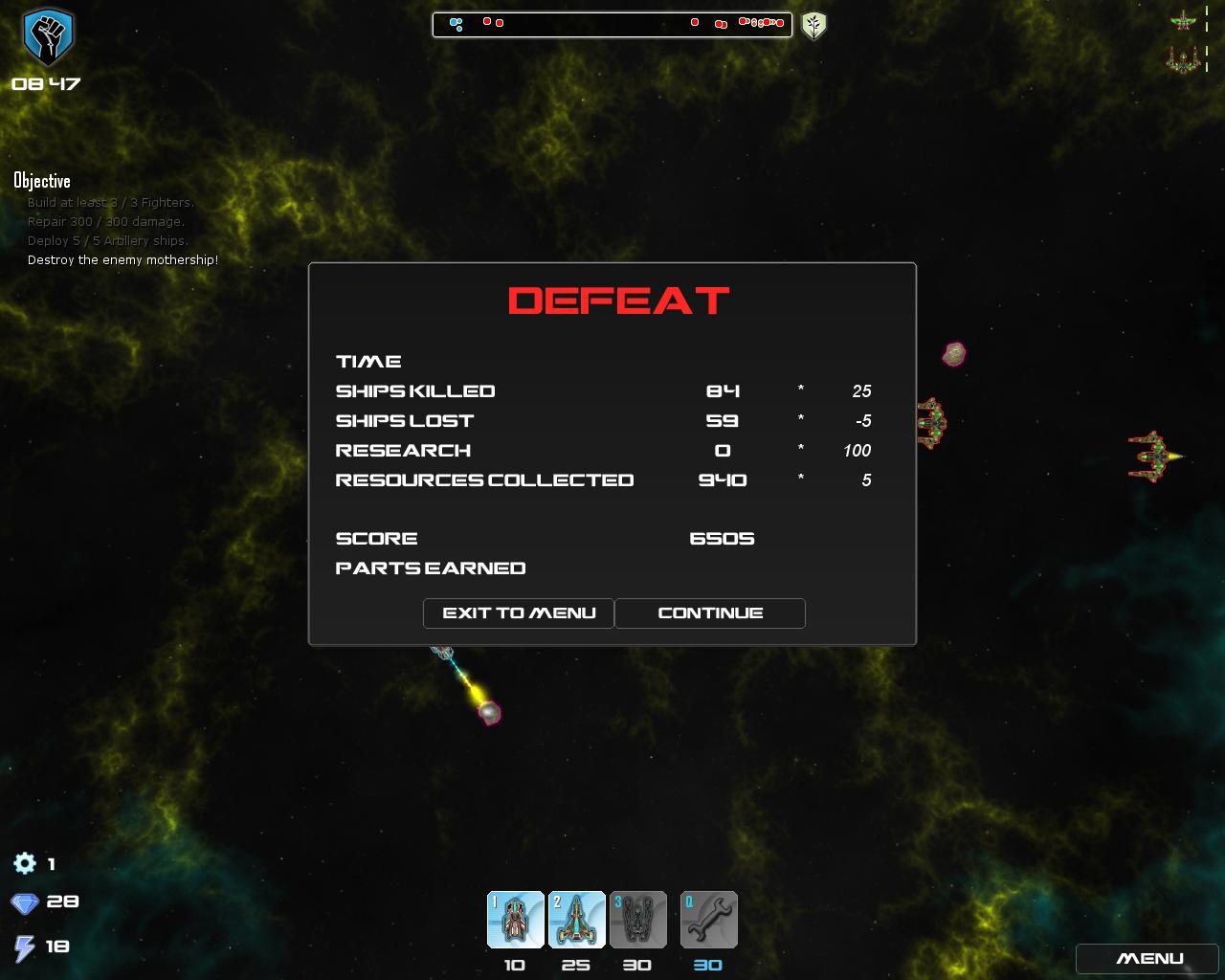Click the enemy leaf faction emblem
Image resolution: width=1225 pixels, height=980 pixels.
click(x=813, y=25)
